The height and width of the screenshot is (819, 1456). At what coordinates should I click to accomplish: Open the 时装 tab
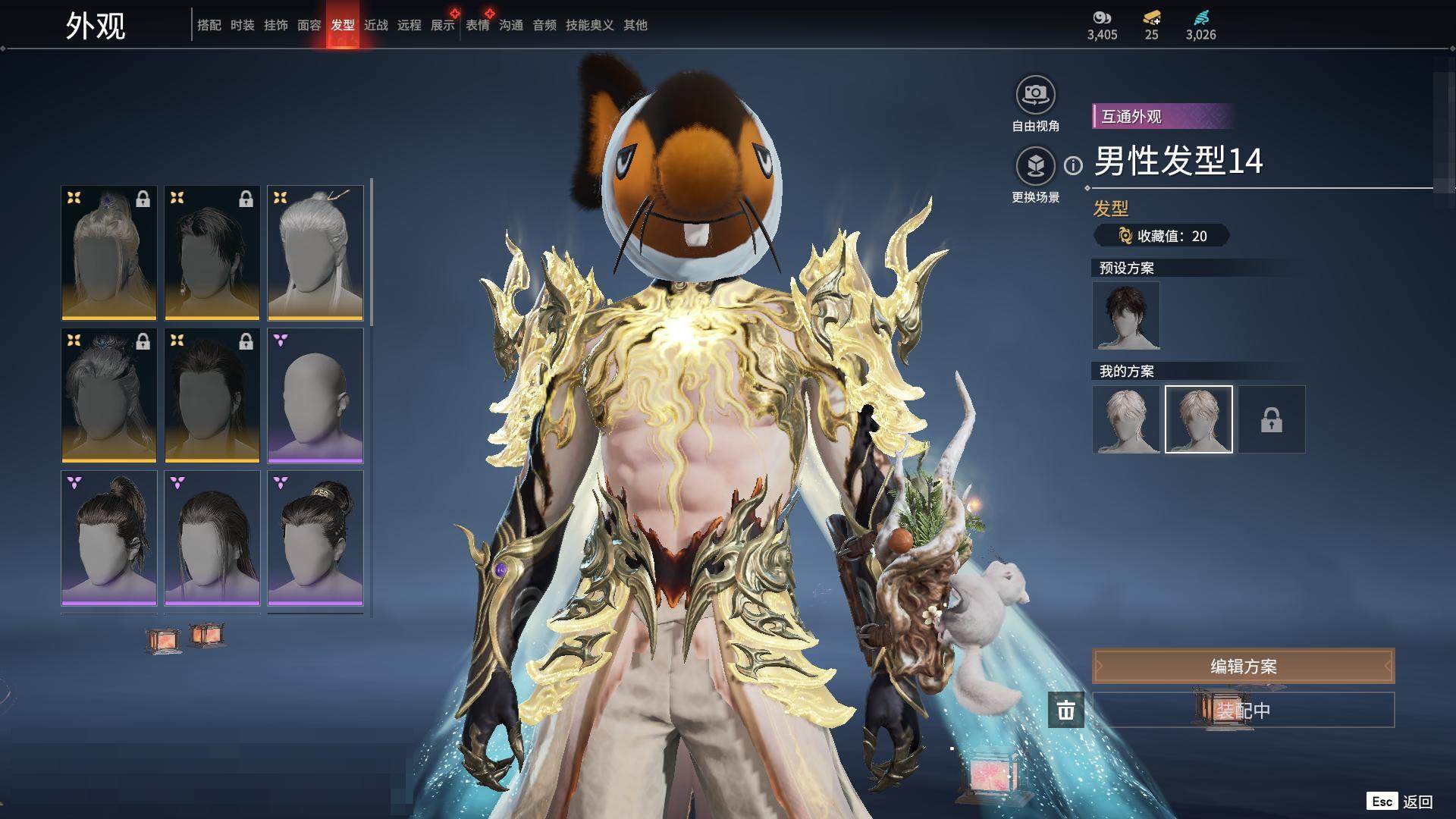[x=243, y=25]
